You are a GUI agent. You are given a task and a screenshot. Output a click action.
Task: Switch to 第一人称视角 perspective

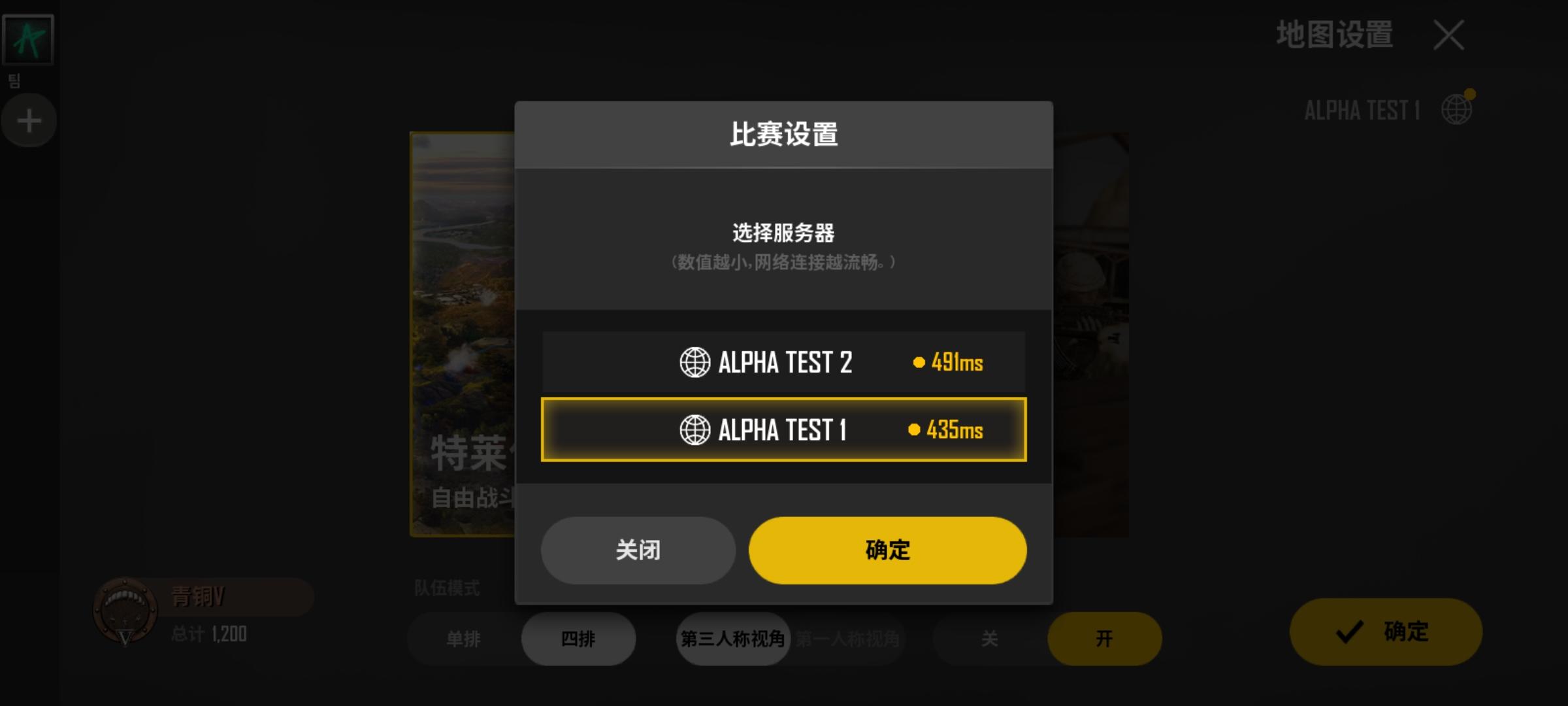[x=847, y=639]
